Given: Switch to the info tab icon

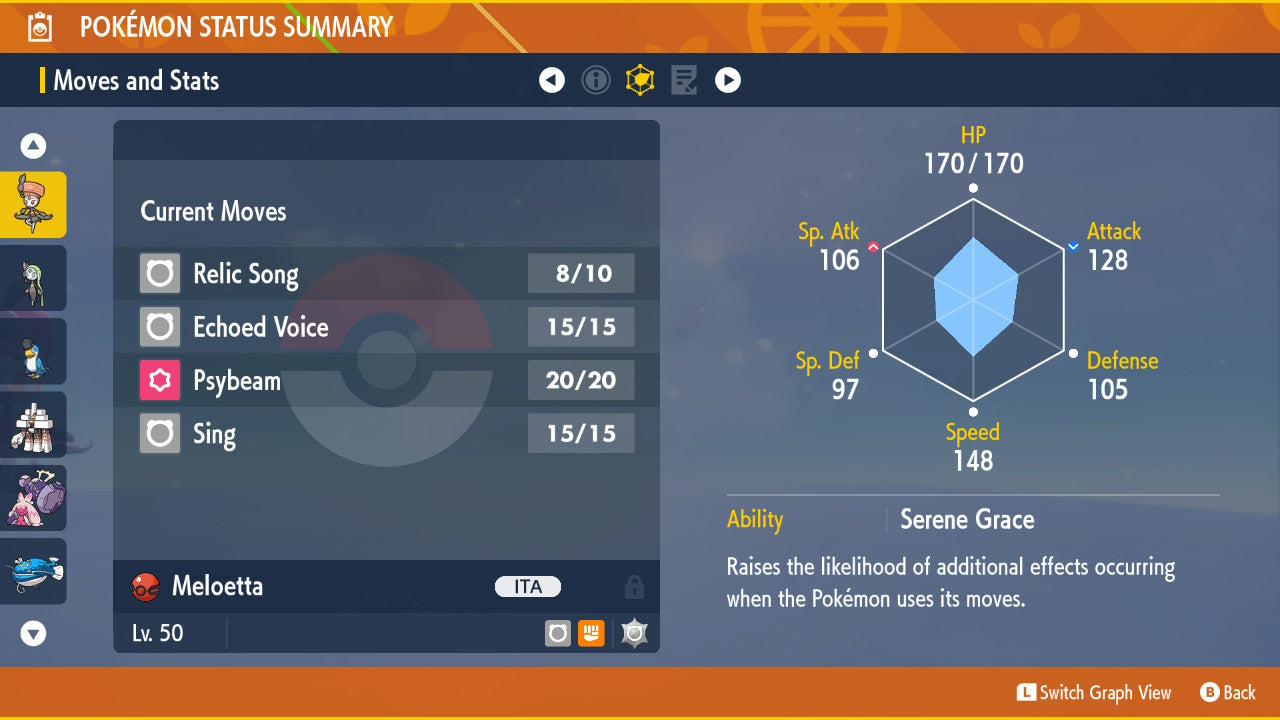Looking at the screenshot, I should click(596, 80).
